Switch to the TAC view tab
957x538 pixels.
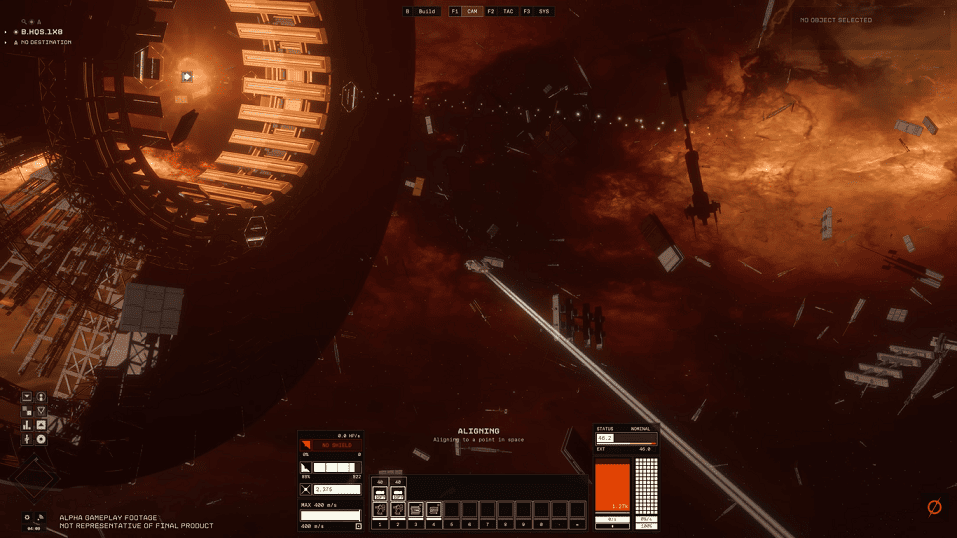[508, 11]
